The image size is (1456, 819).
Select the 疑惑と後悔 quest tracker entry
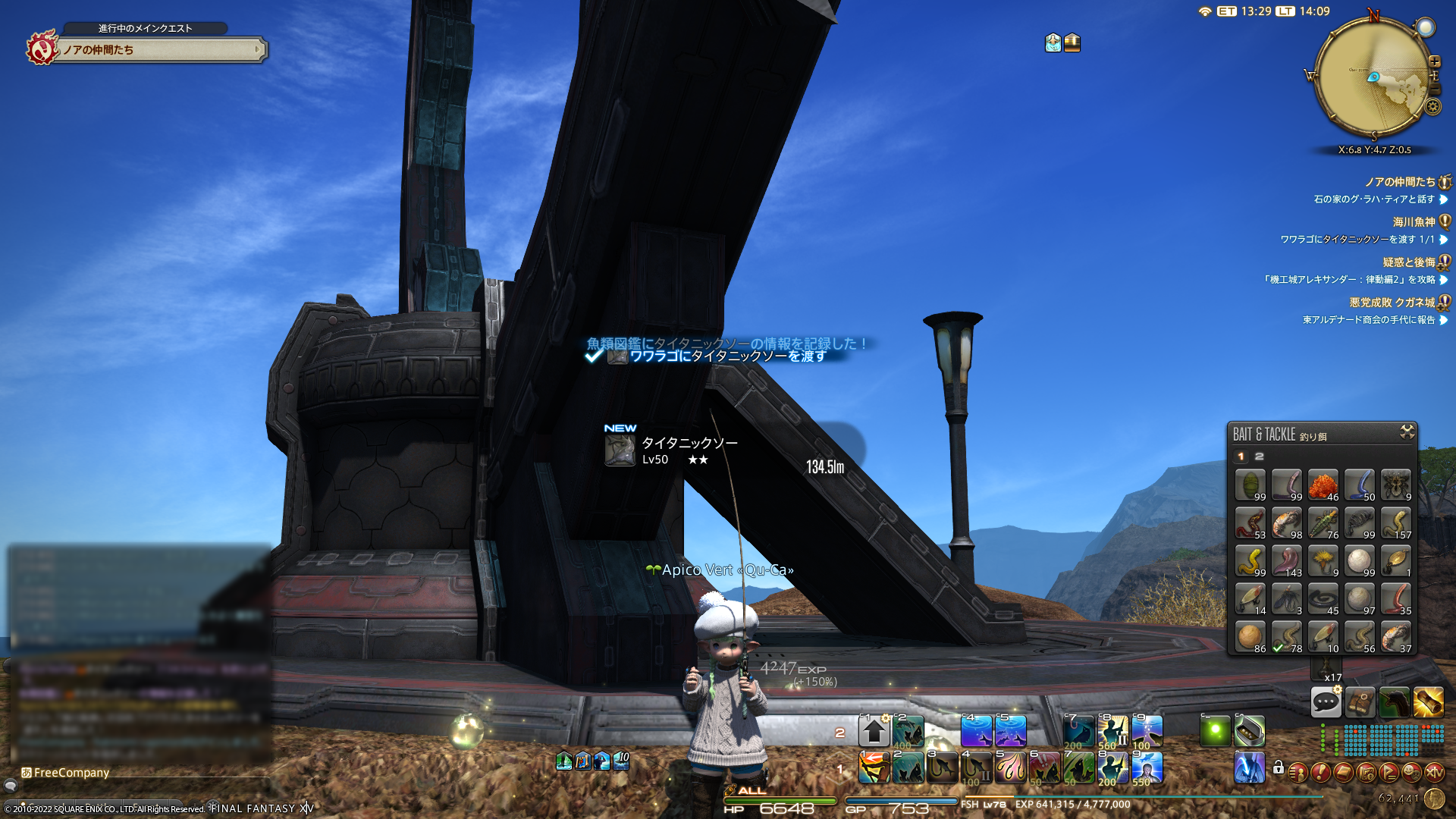coord(1408,262)
